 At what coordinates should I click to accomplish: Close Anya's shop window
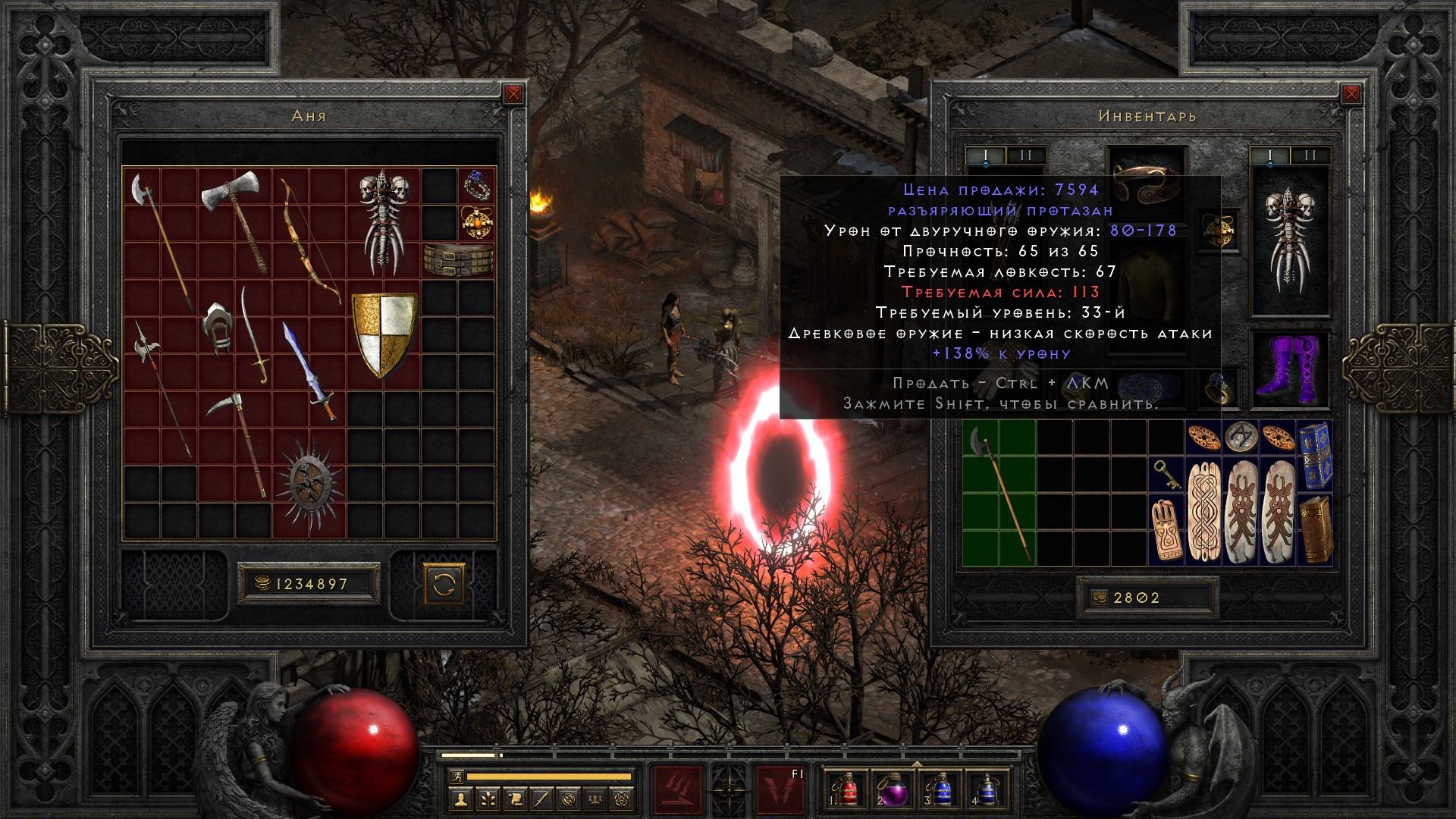[x=513, y=94]
